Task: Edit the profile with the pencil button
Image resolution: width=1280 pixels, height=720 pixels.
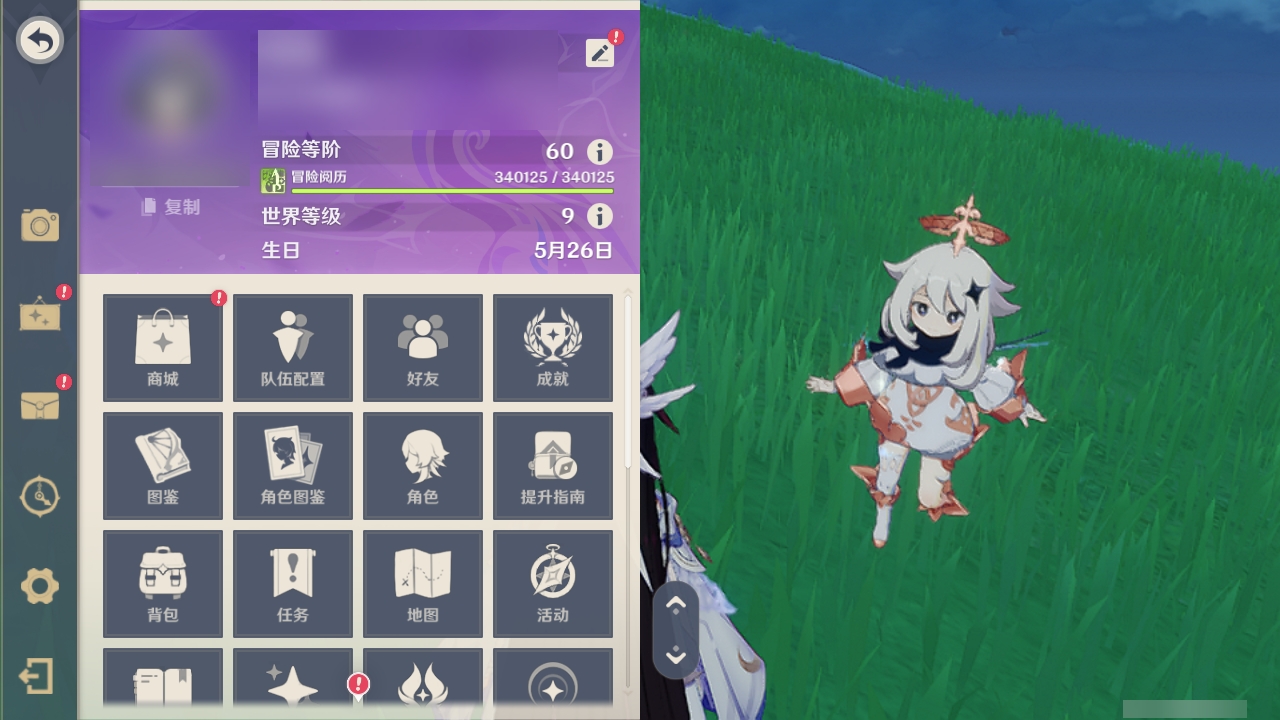Action: pos(599,52)
